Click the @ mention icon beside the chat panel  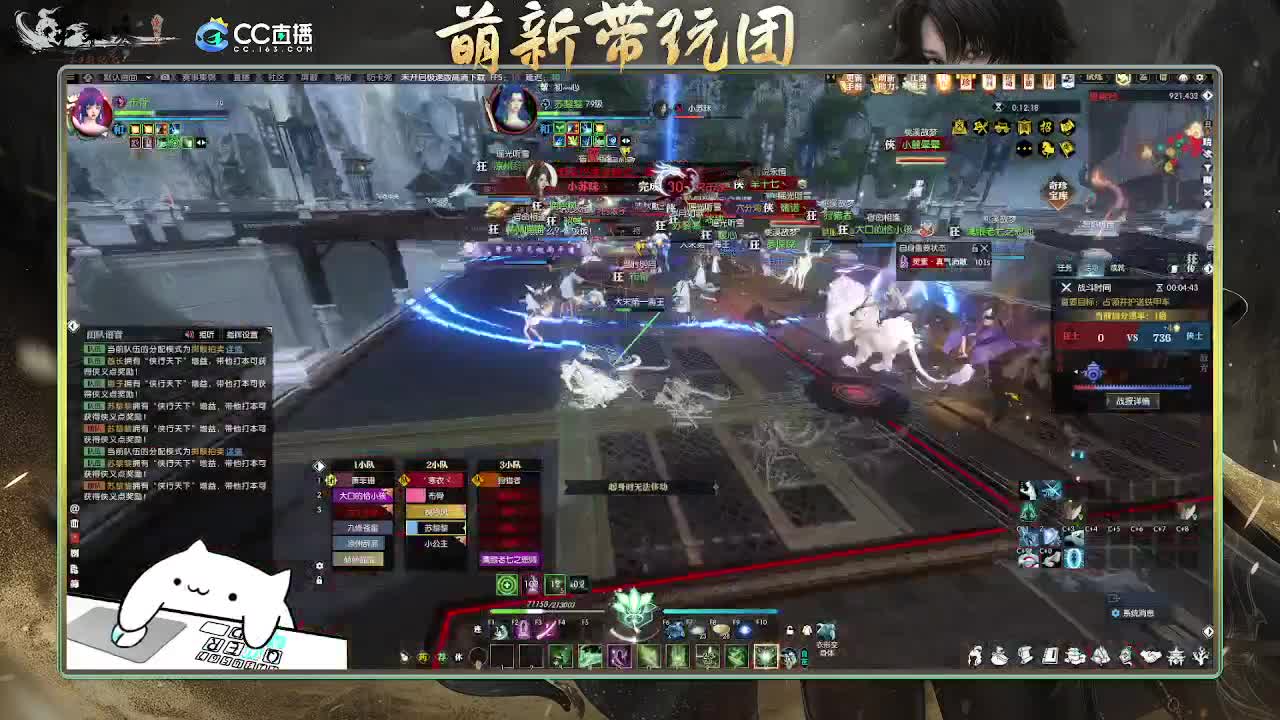[x=72, y=509]
